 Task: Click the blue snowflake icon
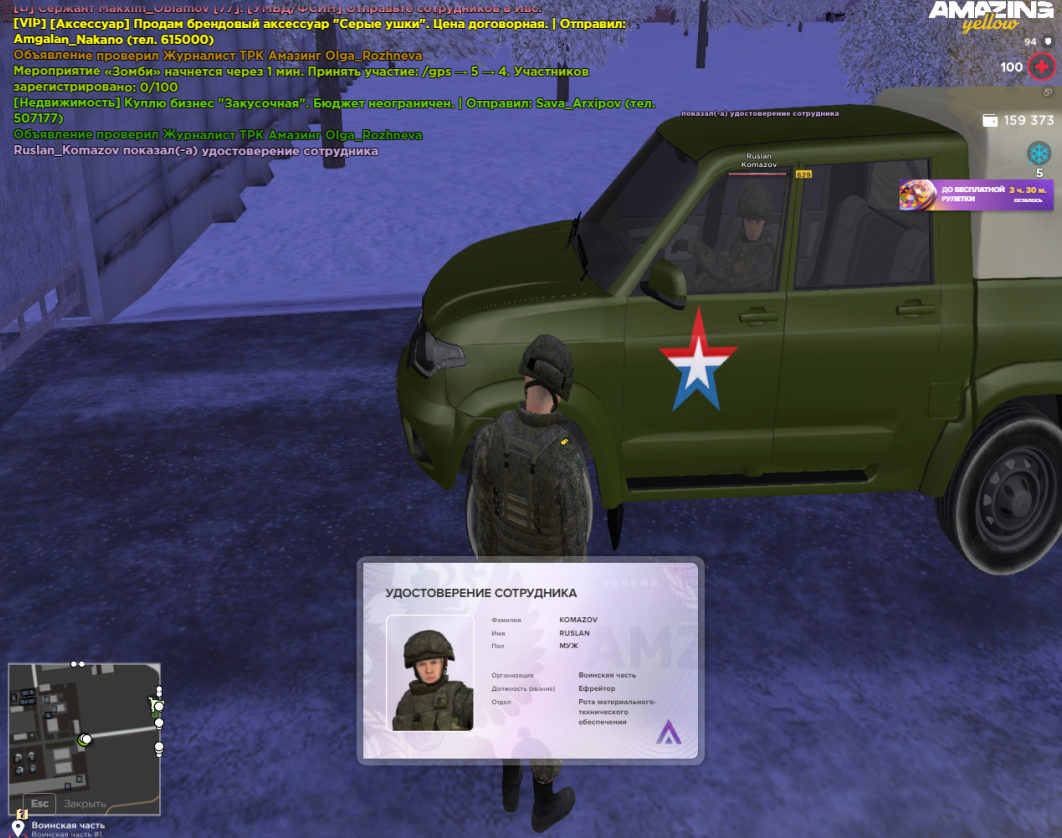click(1039, 153)
